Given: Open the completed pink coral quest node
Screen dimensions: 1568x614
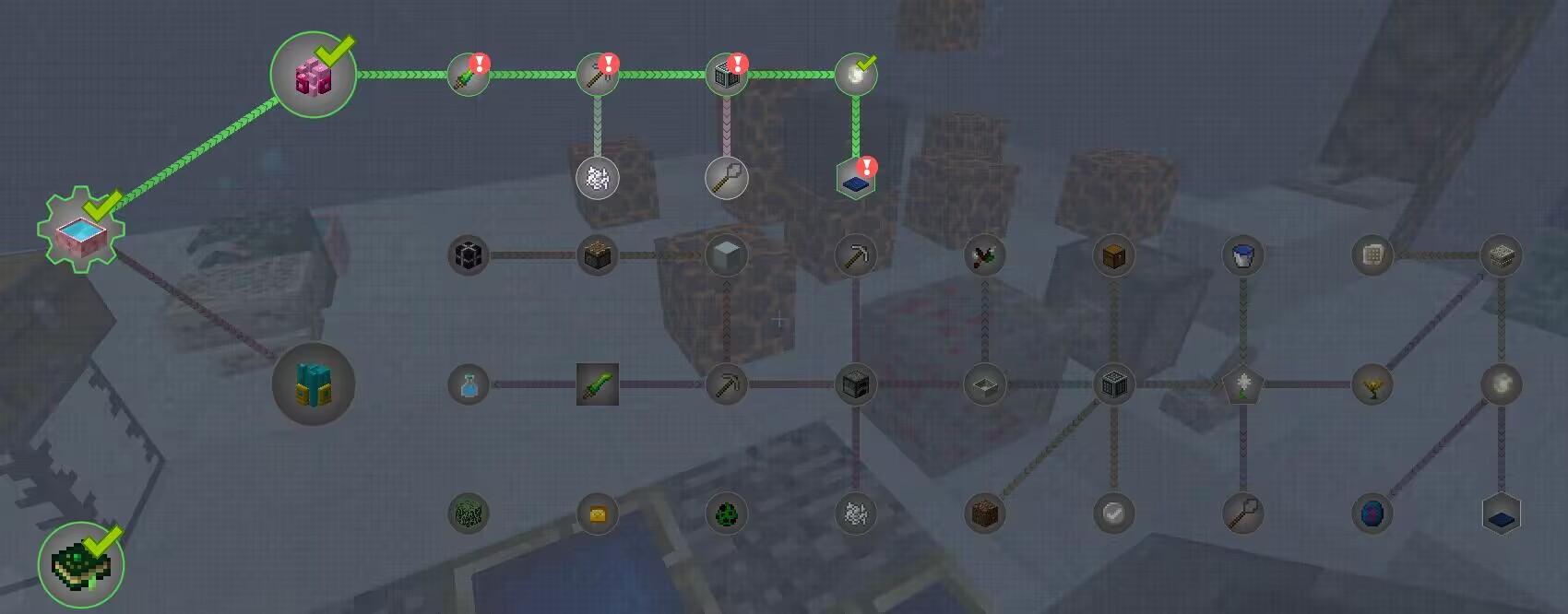Looking at the screenshot, I should [x=314, y=75].
